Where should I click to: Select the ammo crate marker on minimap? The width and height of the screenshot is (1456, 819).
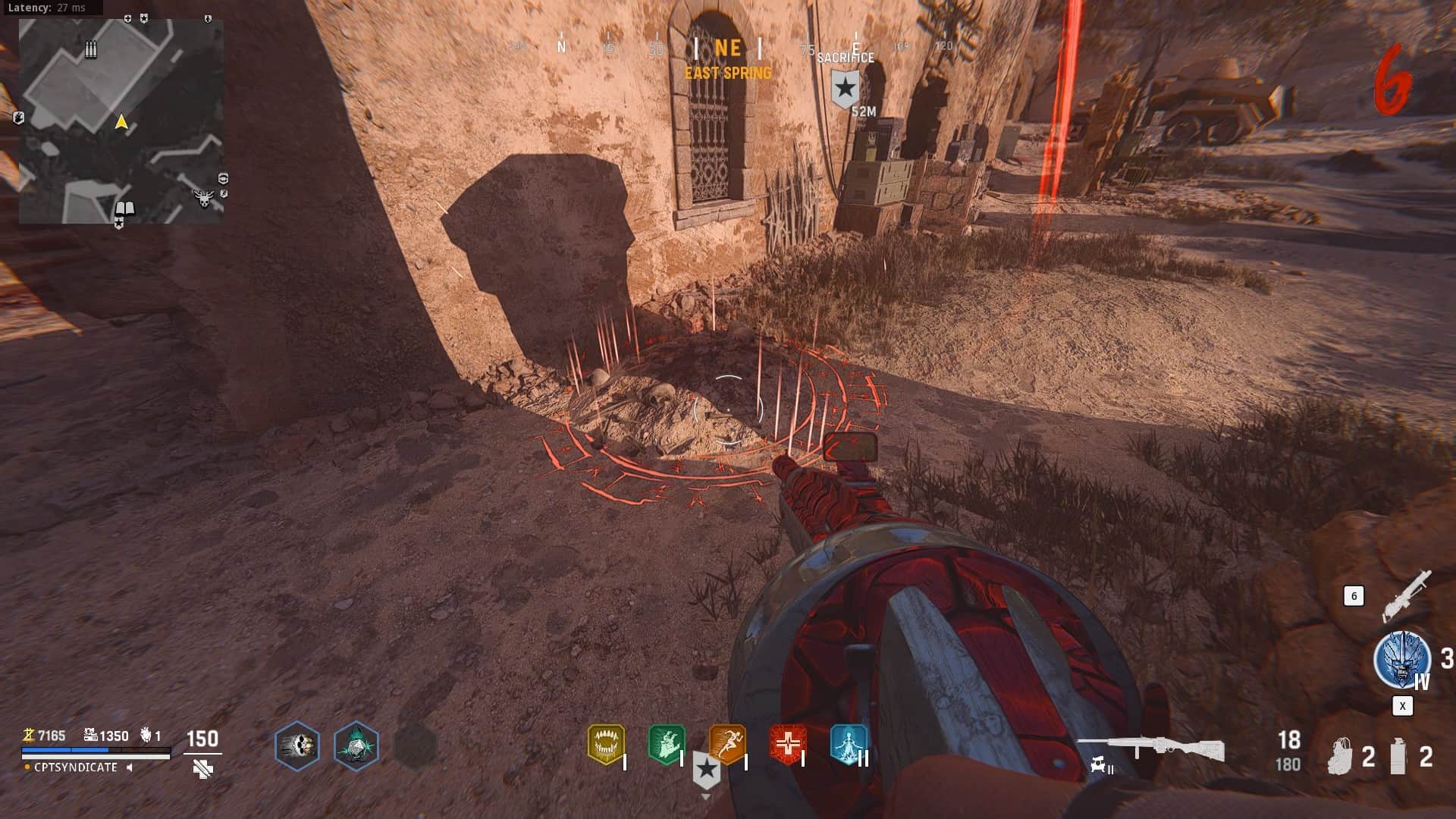click(91, 50)
